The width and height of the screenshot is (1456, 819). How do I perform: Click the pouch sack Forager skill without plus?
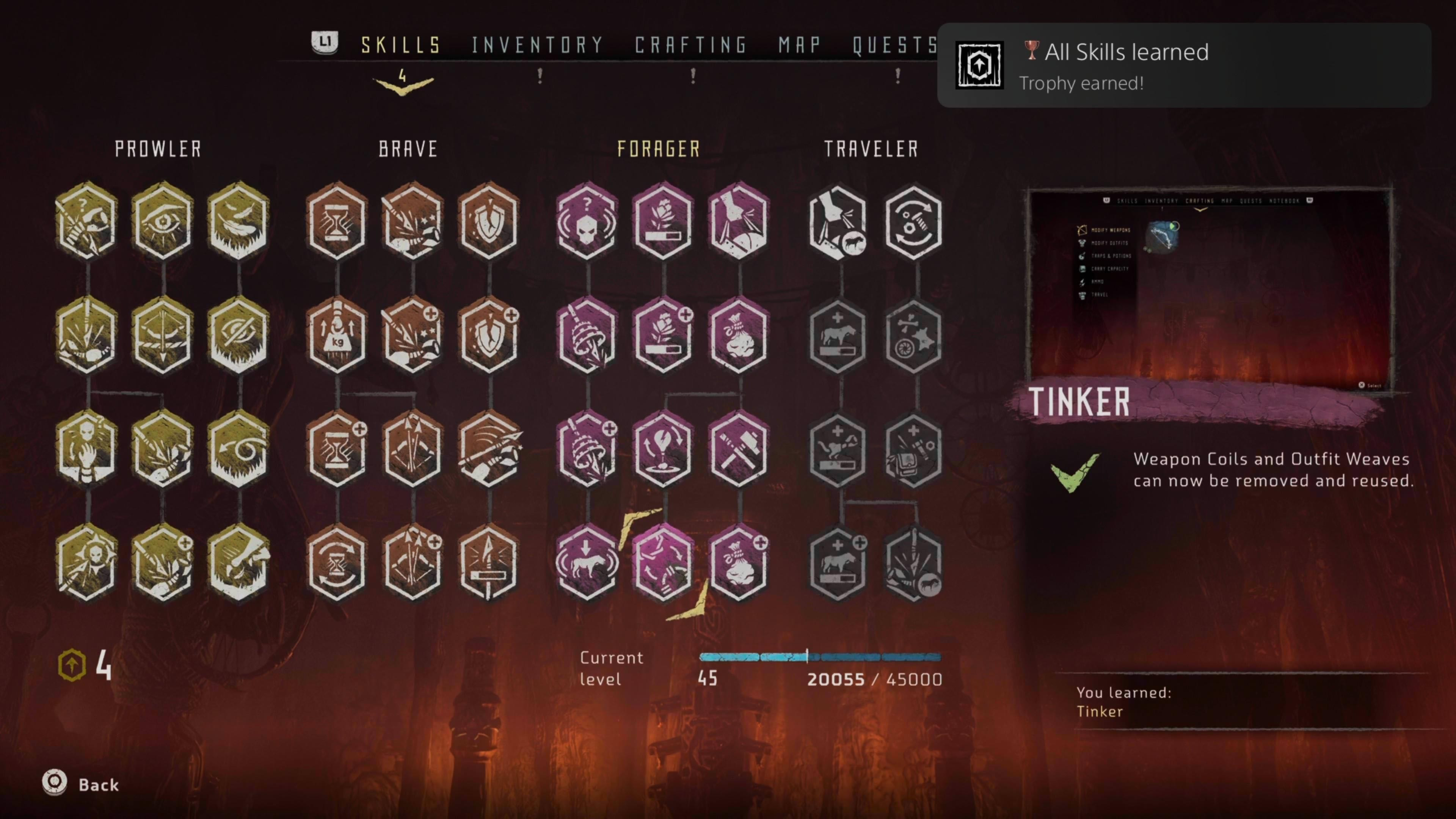pos(738,336)
